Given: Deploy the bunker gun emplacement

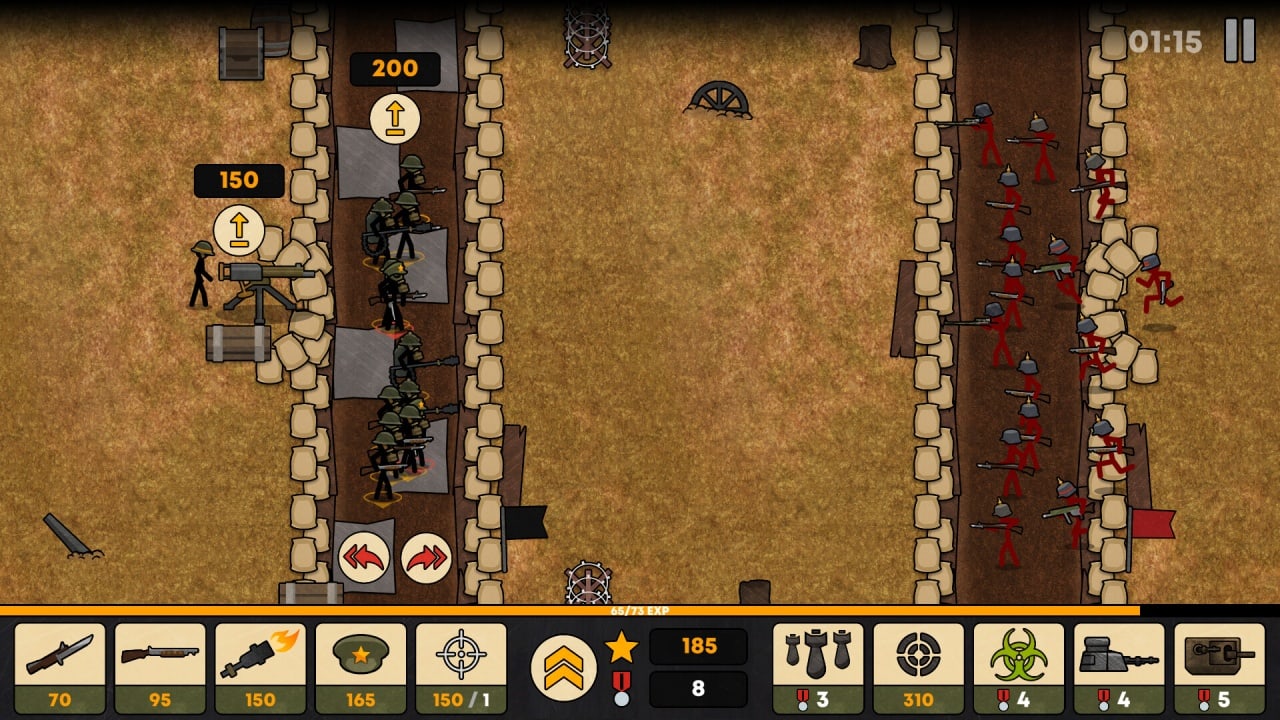Looking at the screenshot, I should point(1119,667).
